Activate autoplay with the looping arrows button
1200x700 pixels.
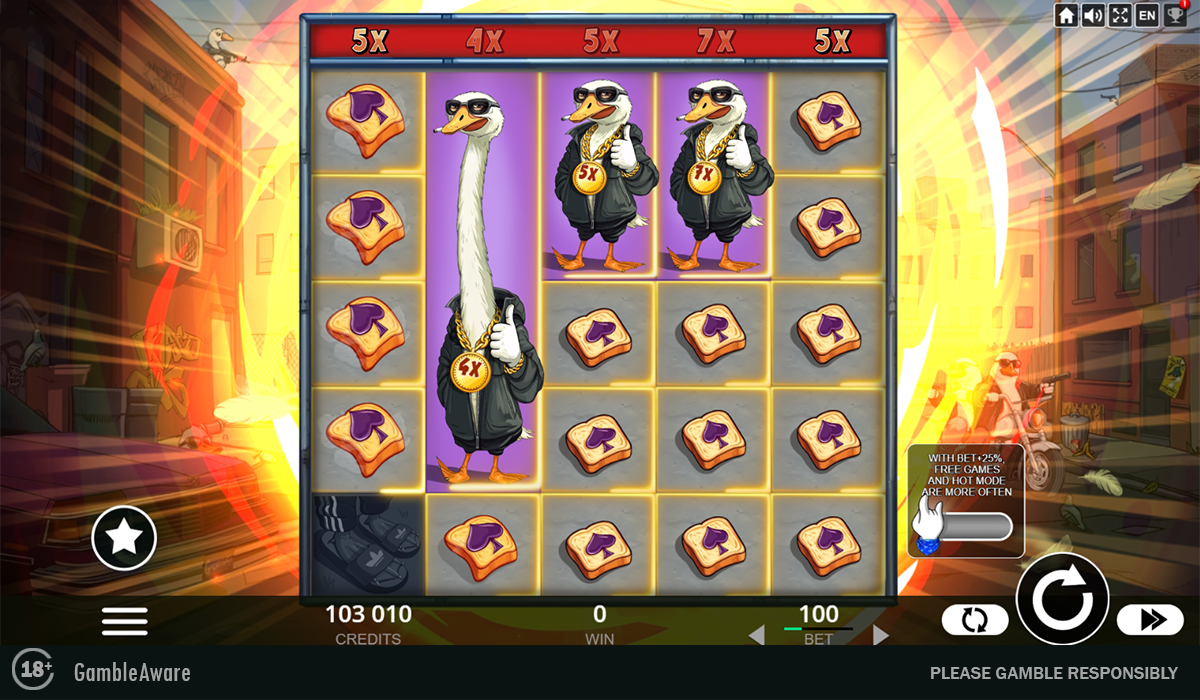[975, 620]
